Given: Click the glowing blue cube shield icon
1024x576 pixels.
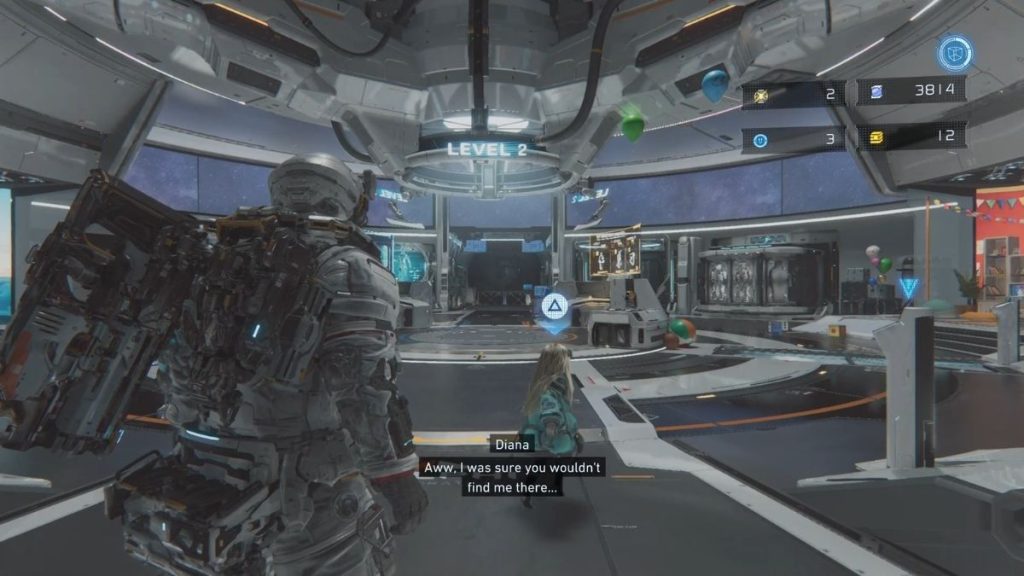Looking at the screenshot, I should pyautogui.click(x=955, y=53).
